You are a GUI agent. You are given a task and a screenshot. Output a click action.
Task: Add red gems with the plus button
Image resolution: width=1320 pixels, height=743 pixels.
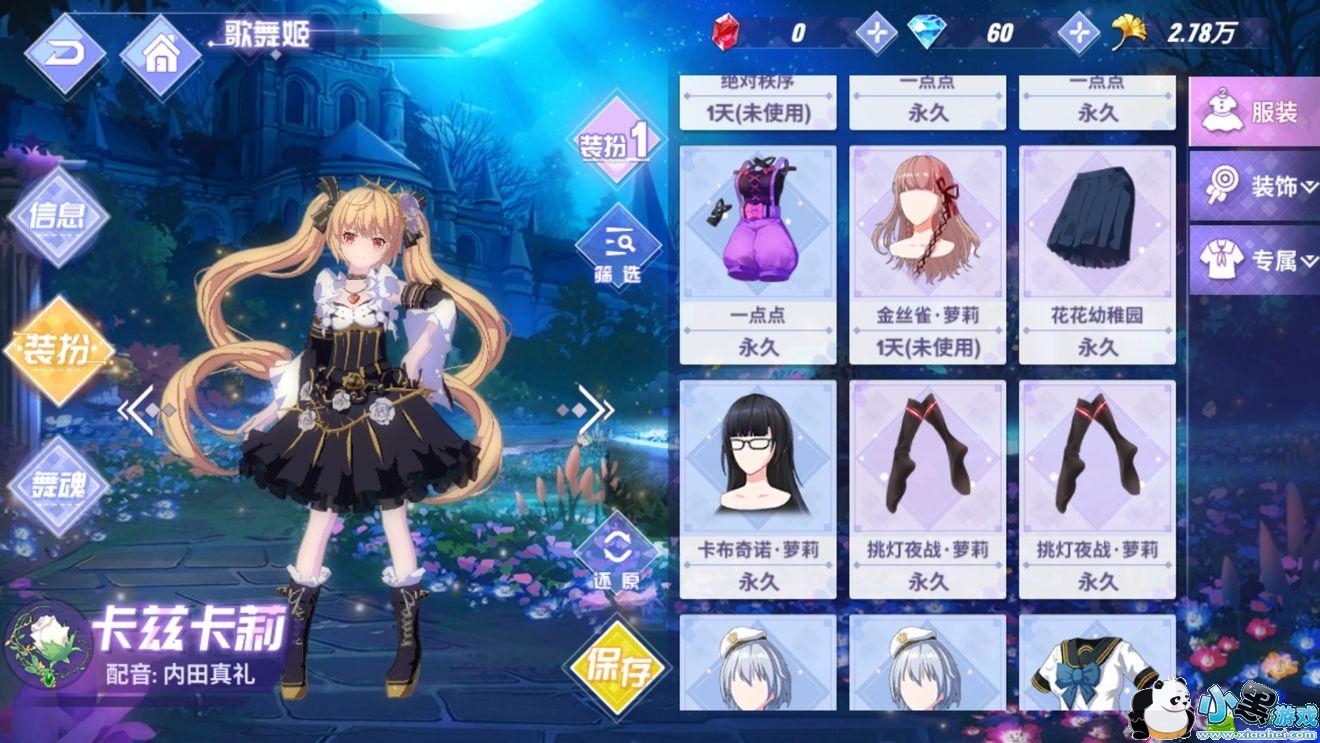tap(876, 33)
